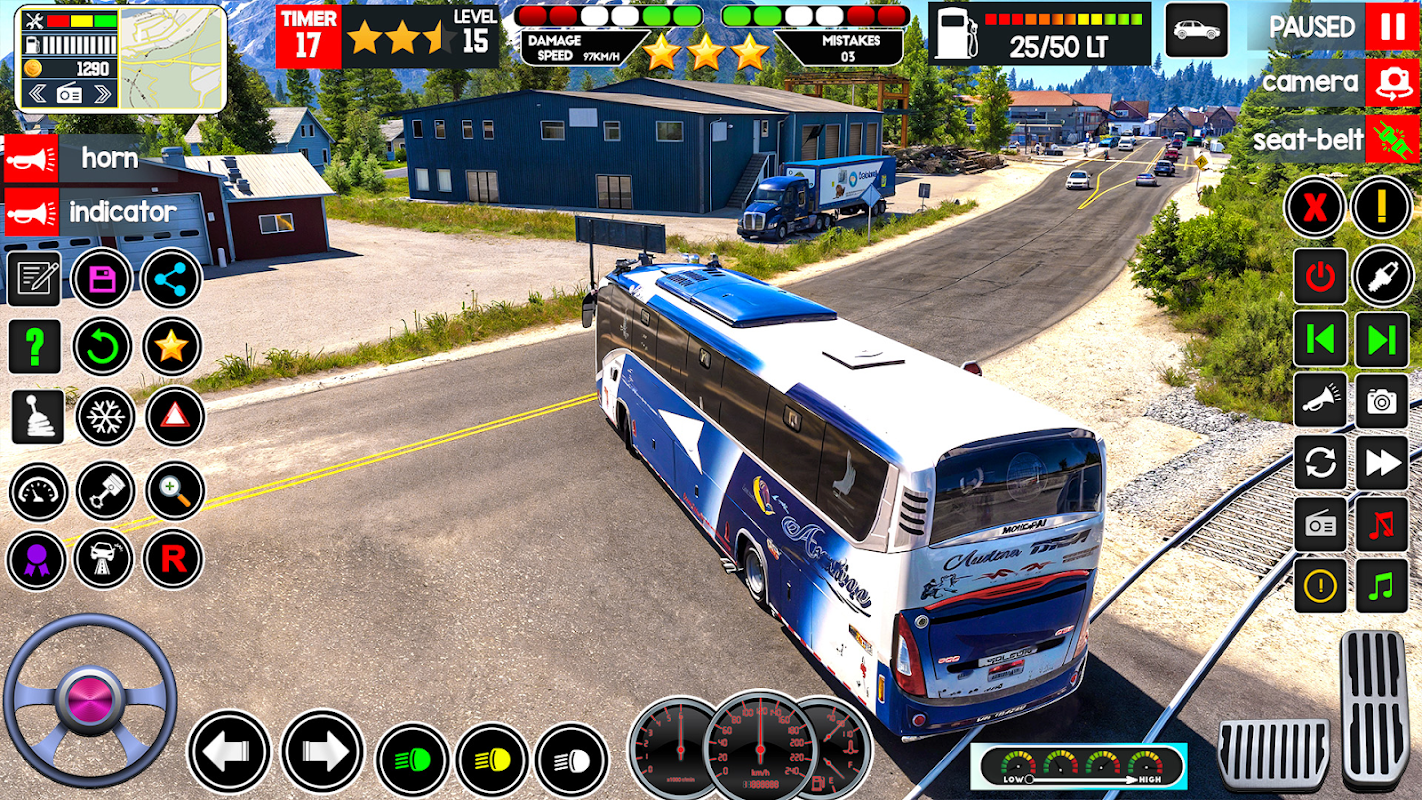Toggle the hazard triangle warning icon

(174, 417)
